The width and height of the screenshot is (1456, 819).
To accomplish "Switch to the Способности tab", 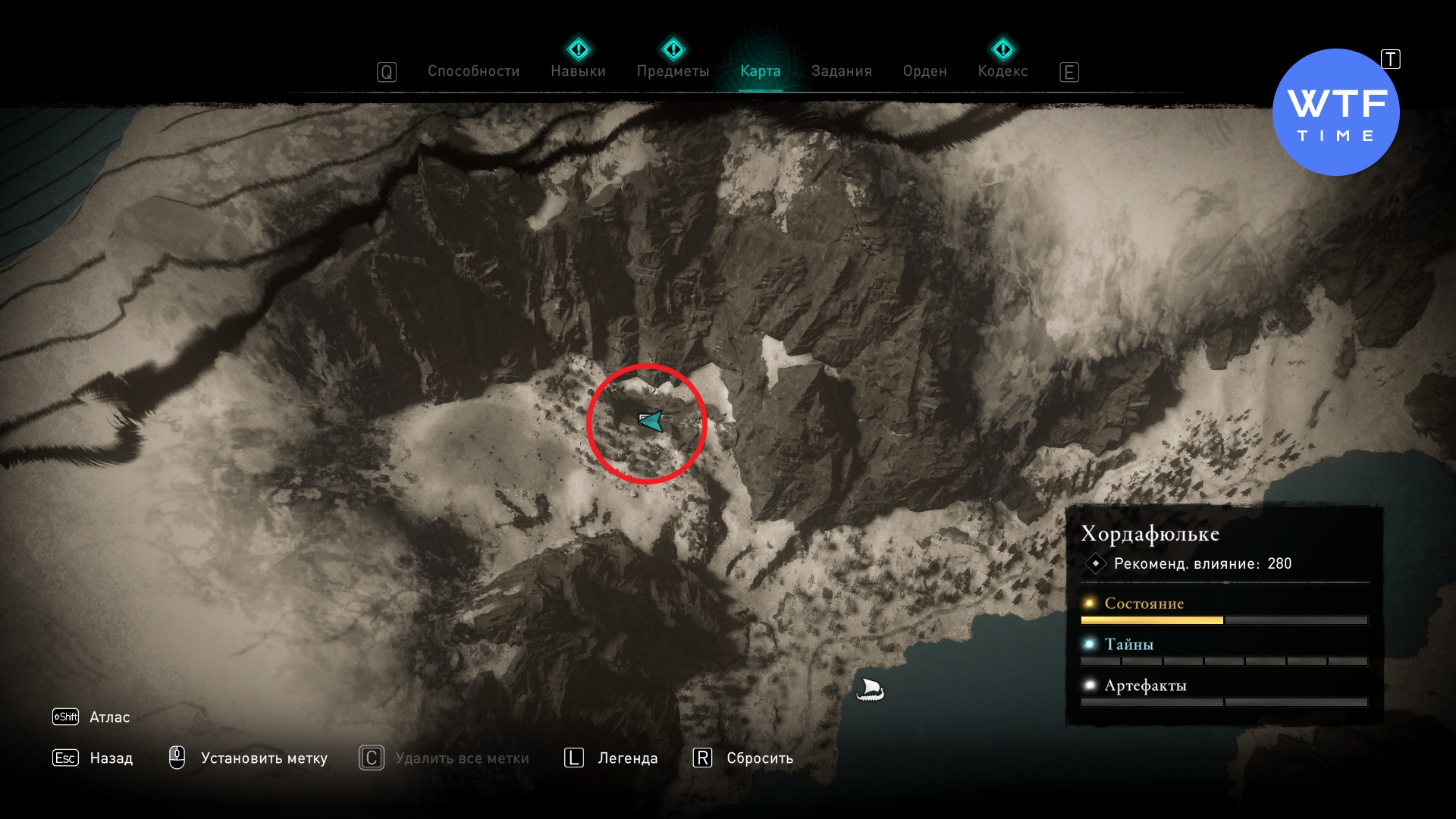I will [473, 71].
